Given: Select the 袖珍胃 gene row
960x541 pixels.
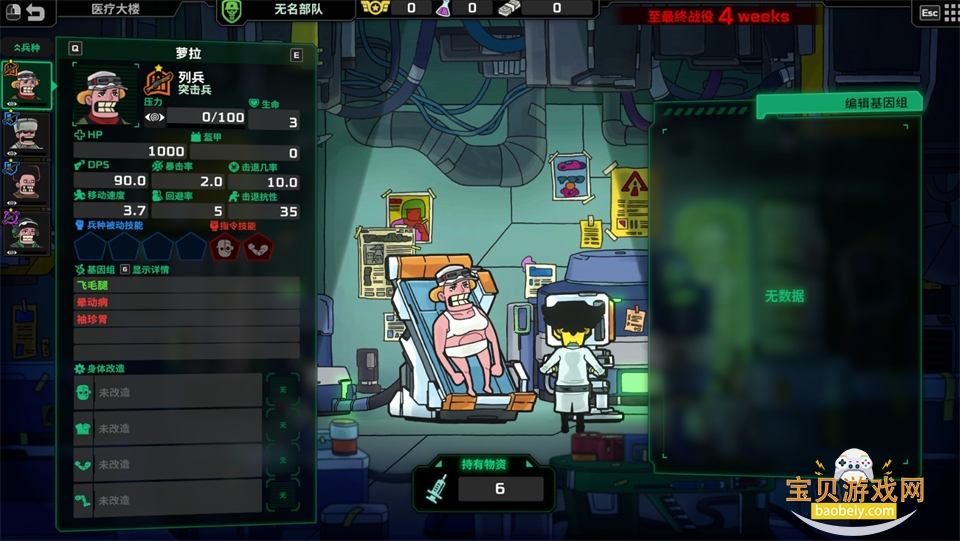Looking at the screenshot, I should coord(186,319).
